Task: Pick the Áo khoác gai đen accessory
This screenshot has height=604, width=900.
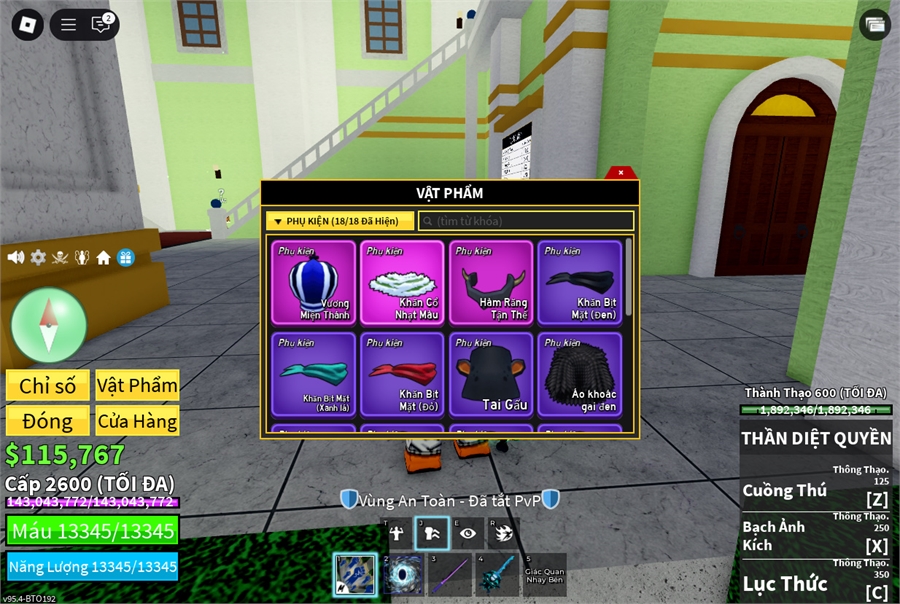Action: 580,374
